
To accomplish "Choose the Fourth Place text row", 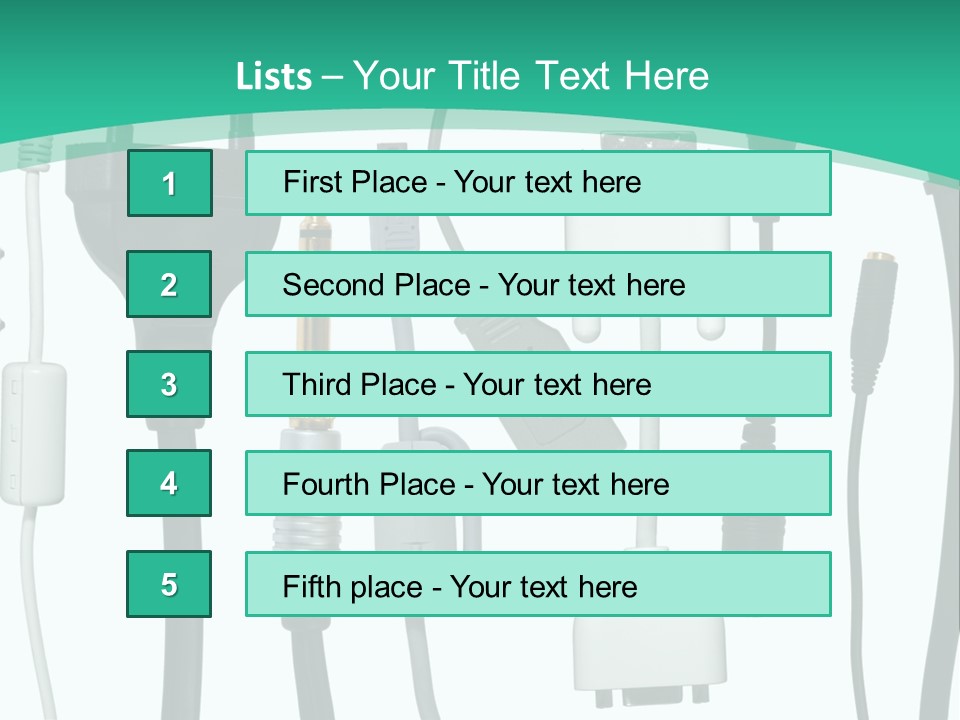I will [x=538, y=483].
